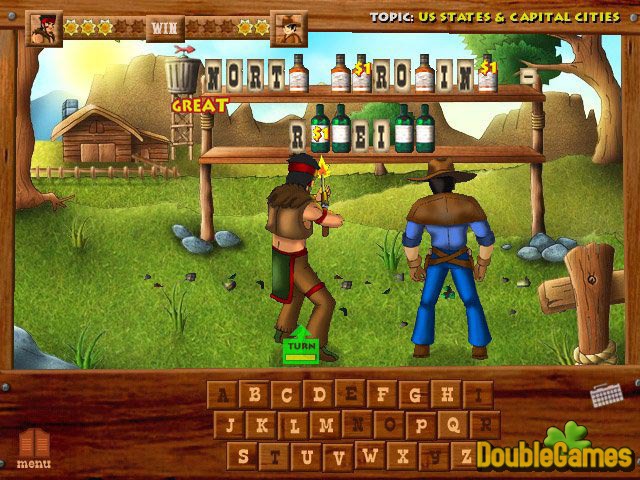Select letter D on the letter board
This screenshot has width=640, height=480.
coord(319,394)
